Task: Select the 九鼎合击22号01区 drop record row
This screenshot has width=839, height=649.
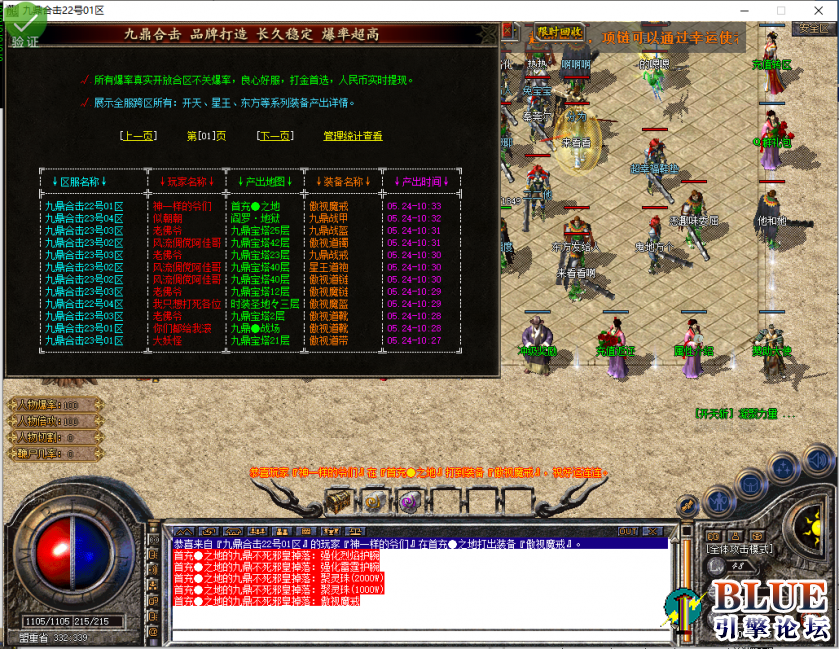Action: (x=84, y=206)
